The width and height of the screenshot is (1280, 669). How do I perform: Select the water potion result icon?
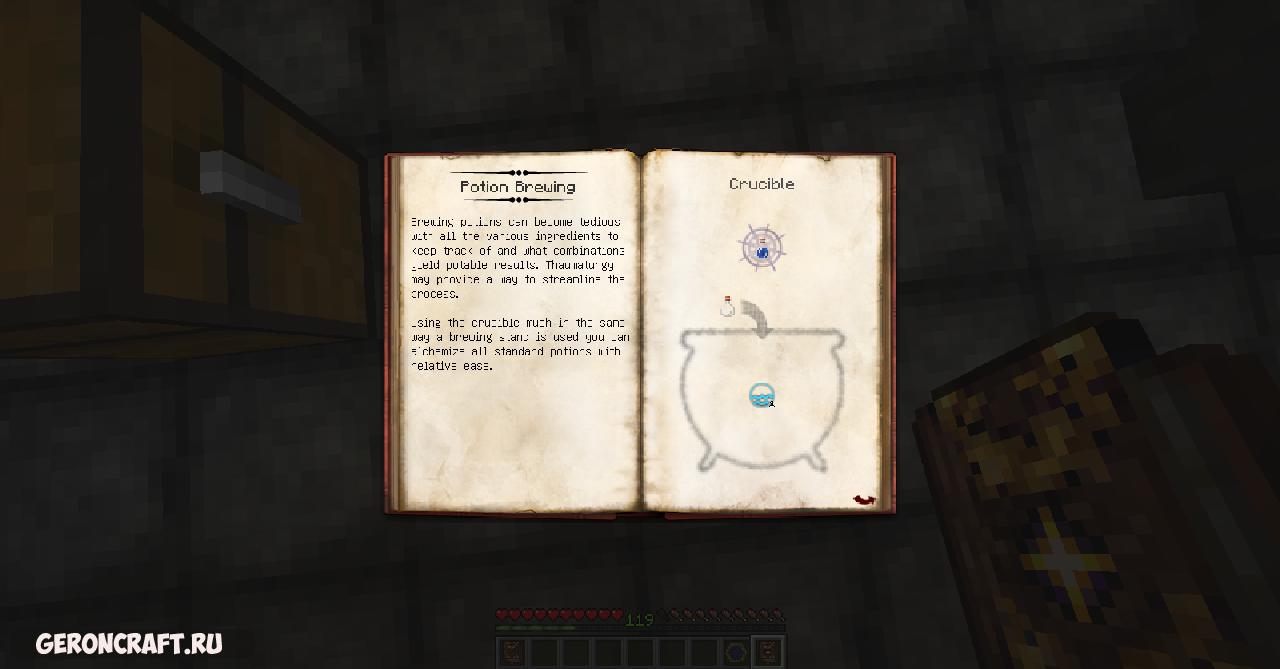[762, 247]
